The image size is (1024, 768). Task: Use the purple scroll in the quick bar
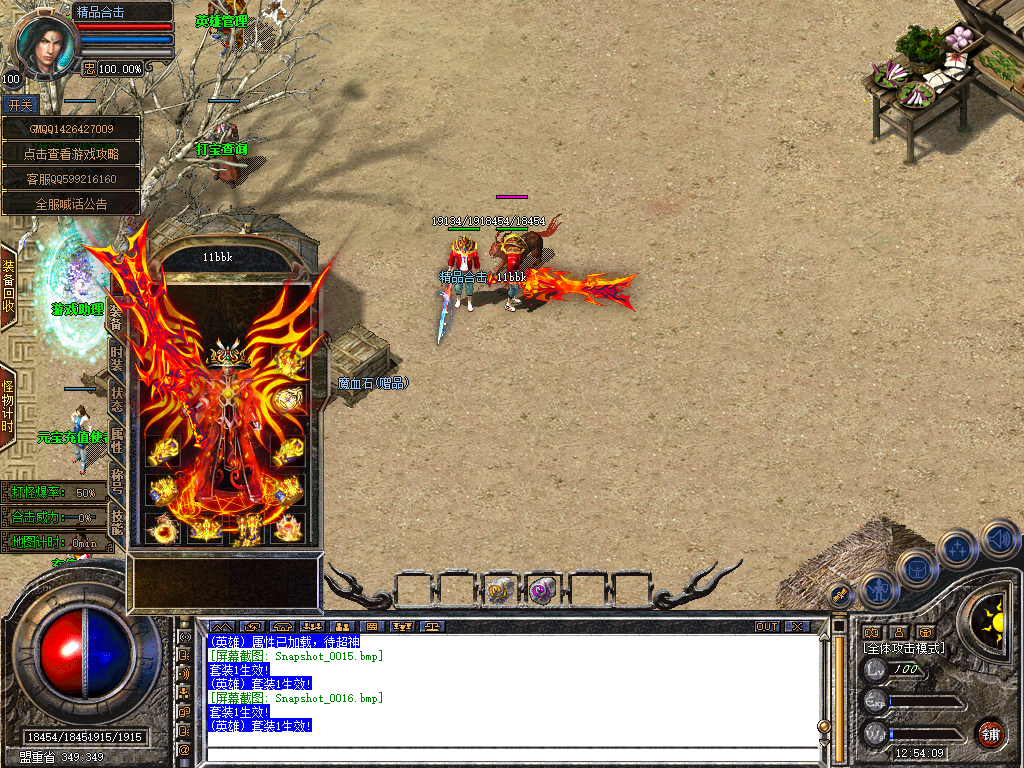(x=542, y=591)
